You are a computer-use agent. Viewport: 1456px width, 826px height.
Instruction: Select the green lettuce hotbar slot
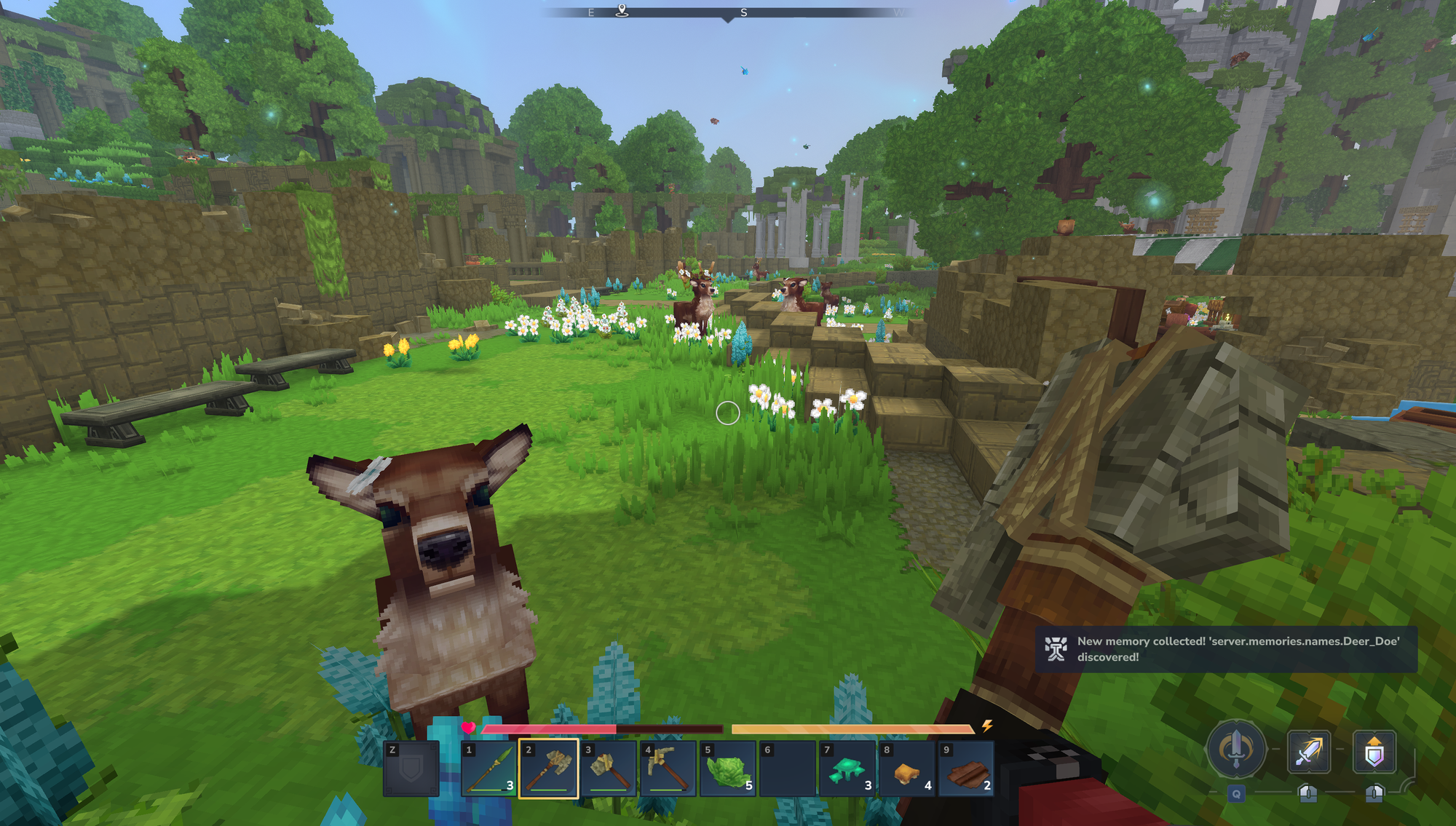click(728, 769)
